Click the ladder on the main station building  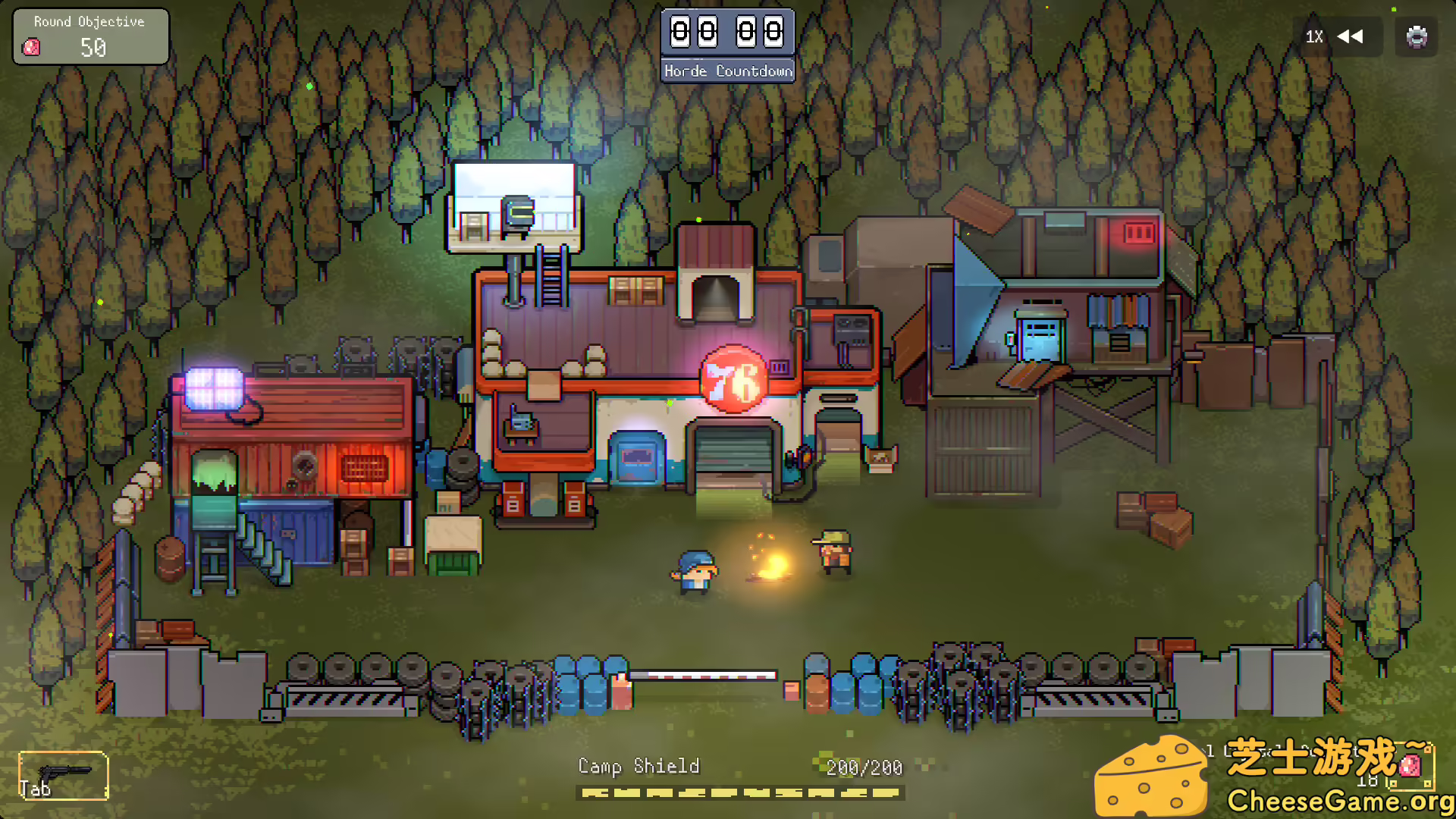551,277
